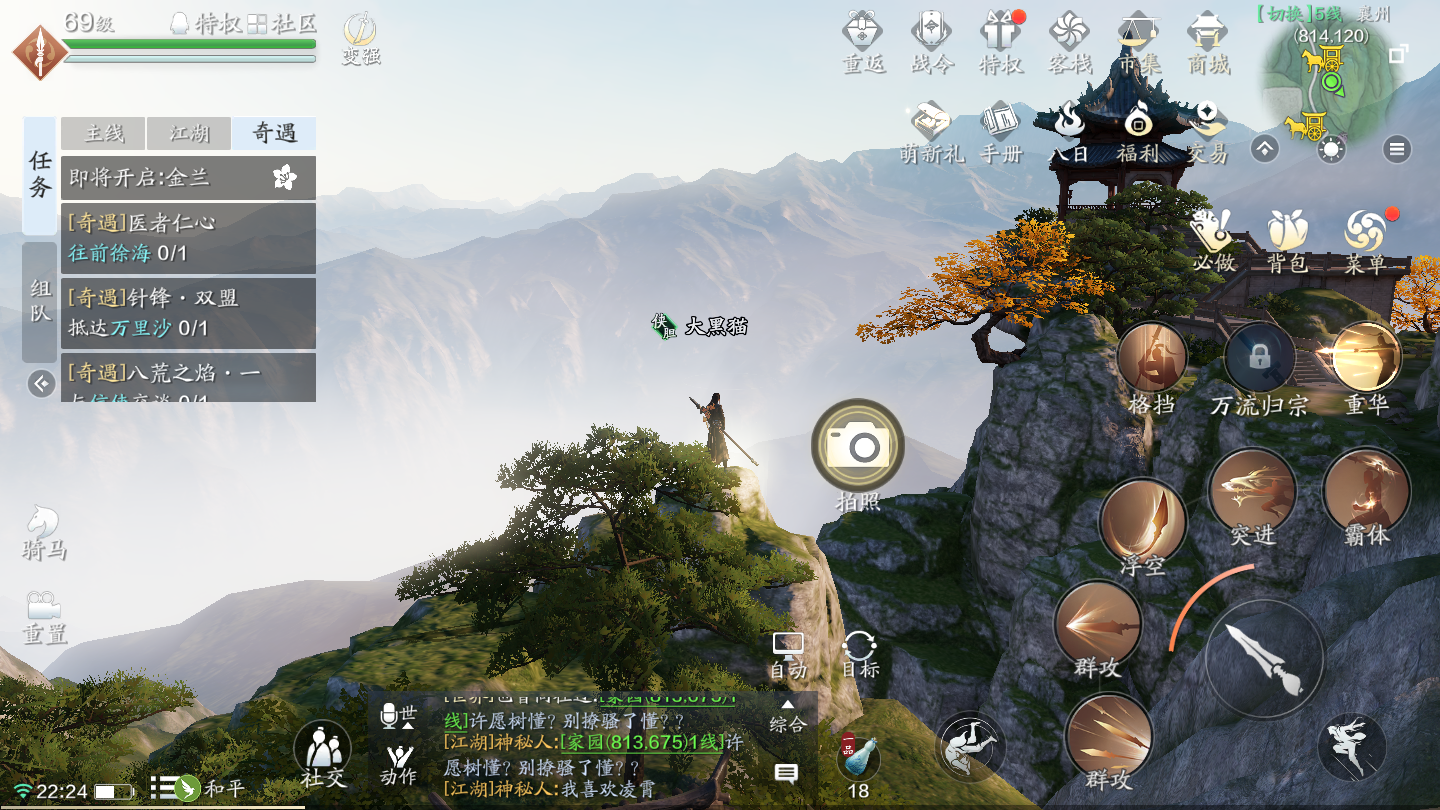Open the 商城 shop icon
The image size is (1440, 810).
pos(1207,40)
